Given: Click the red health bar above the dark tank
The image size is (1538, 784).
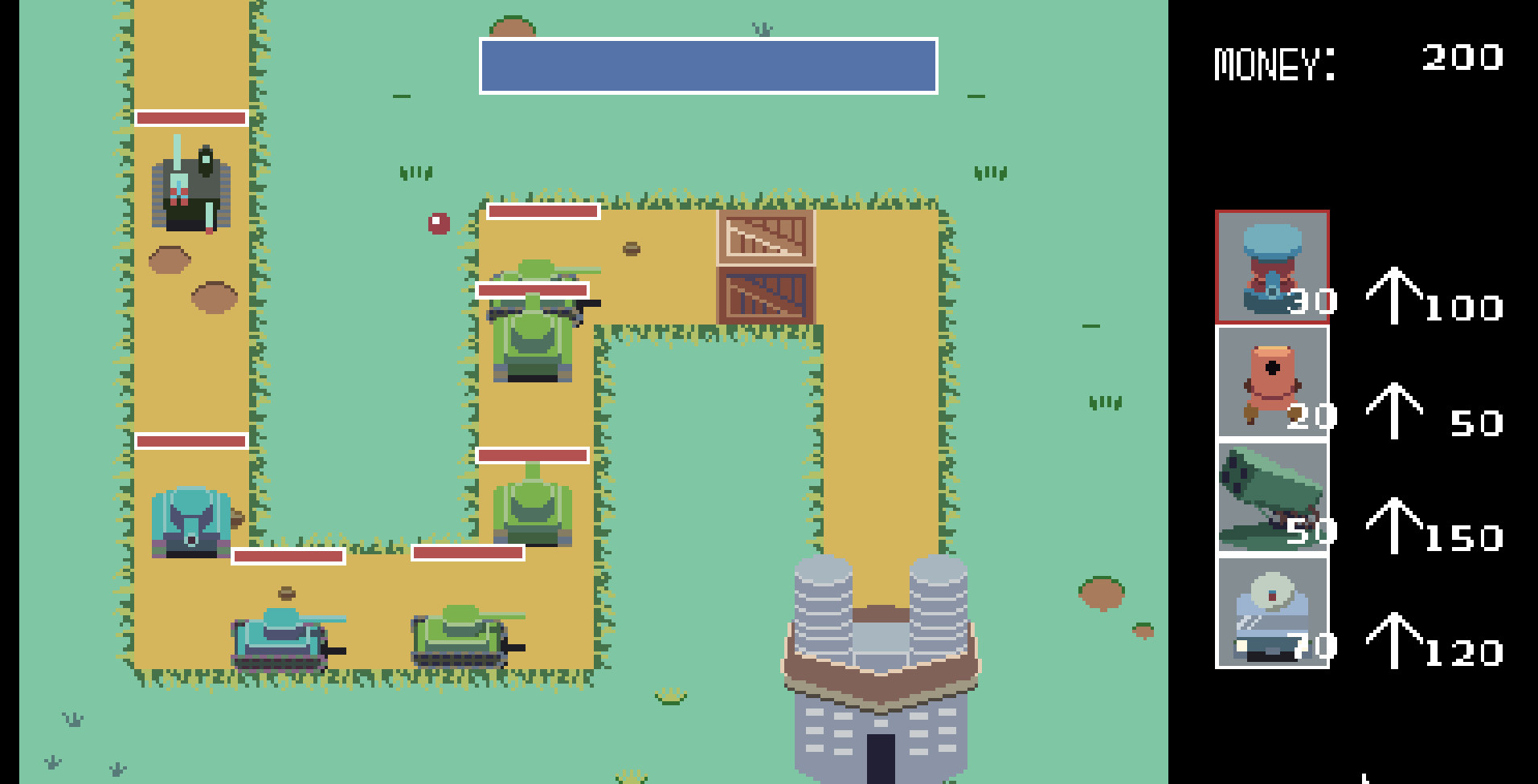Looking at the screenshot, I should [190, 119].
